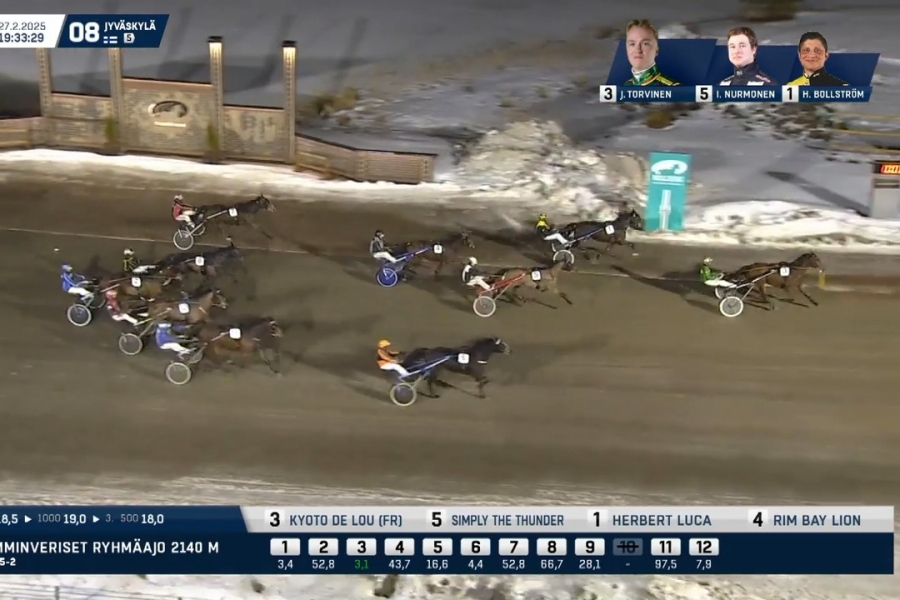Select the Herbert Luca position entry
The image size is (900, 600).
click(x=650, y=520)
